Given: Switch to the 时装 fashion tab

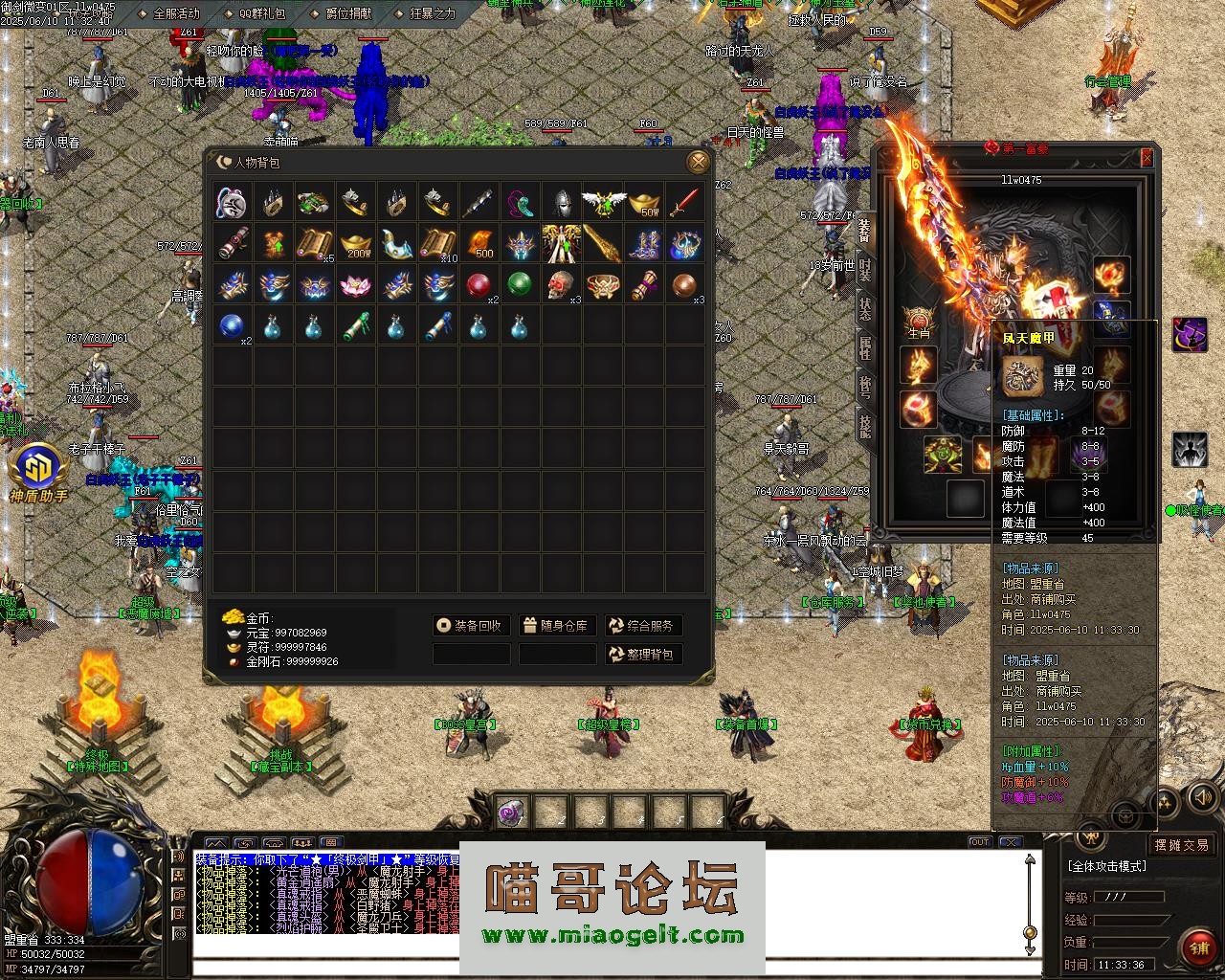Looking at the screenshot, I should pos(864,271).
